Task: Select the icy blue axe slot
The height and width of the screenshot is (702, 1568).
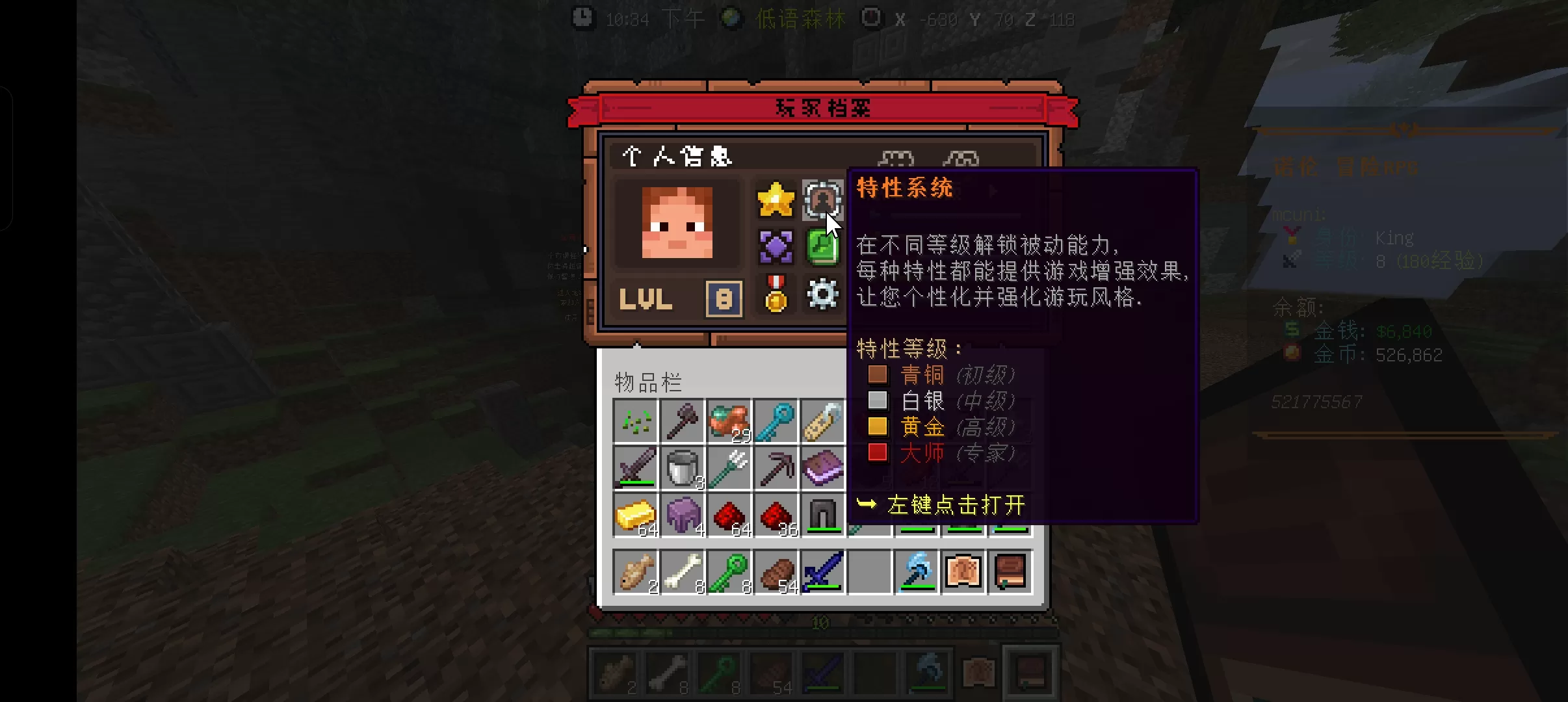Action: (x=917, y=572)
